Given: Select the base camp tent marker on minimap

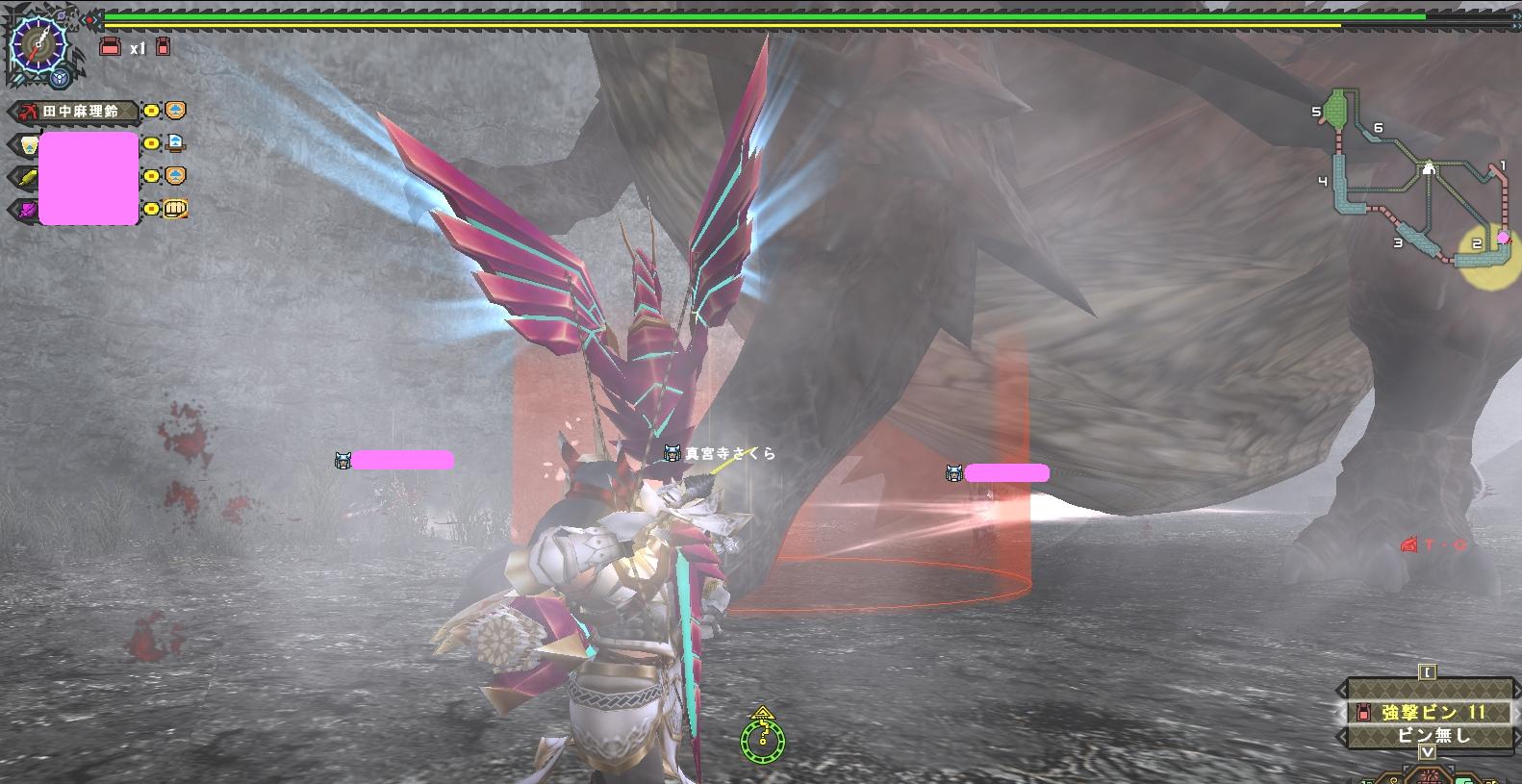Looking at the screenshot, I should pos(1429,167).
